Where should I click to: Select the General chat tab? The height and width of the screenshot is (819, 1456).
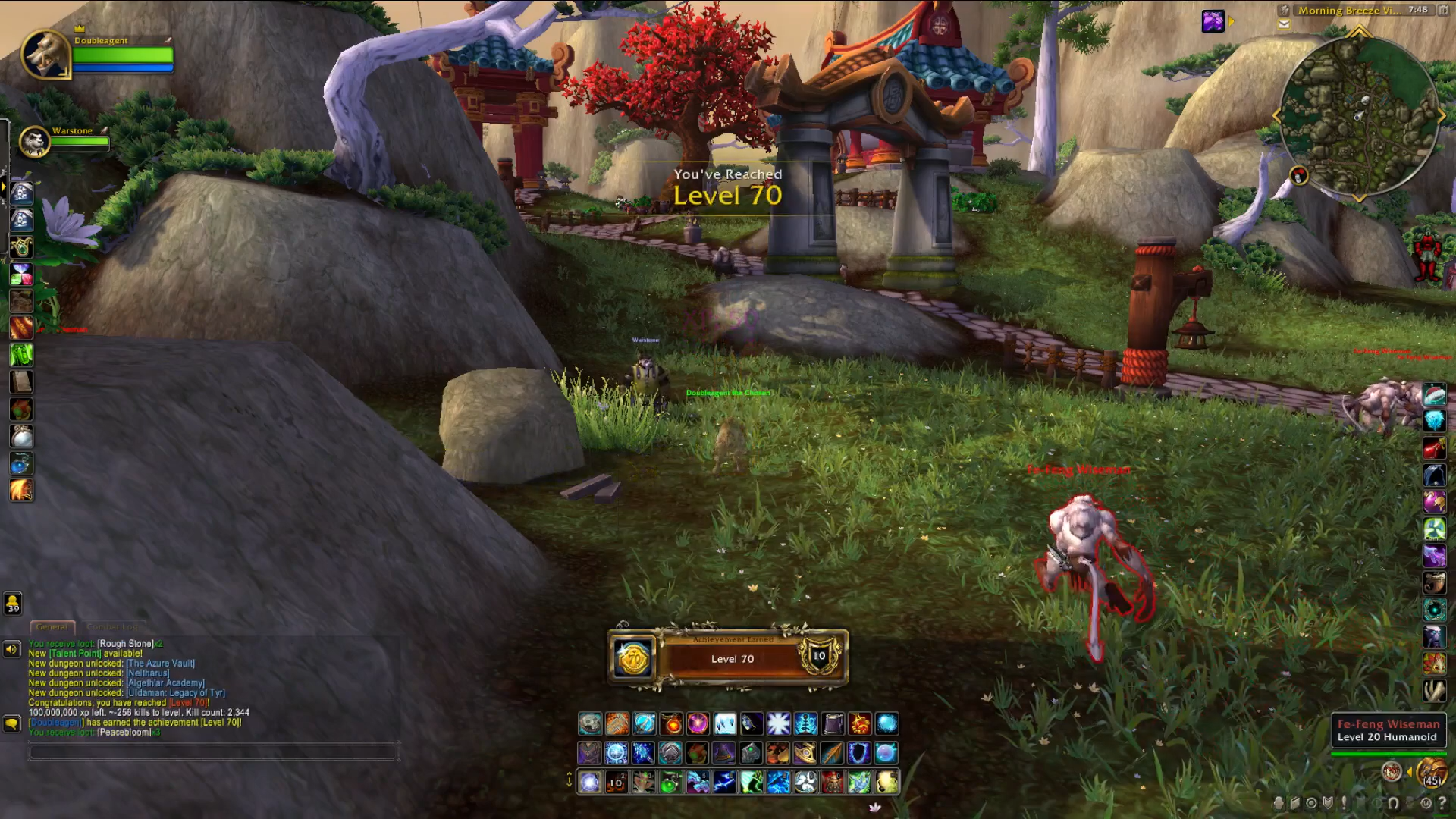[52, 627]
